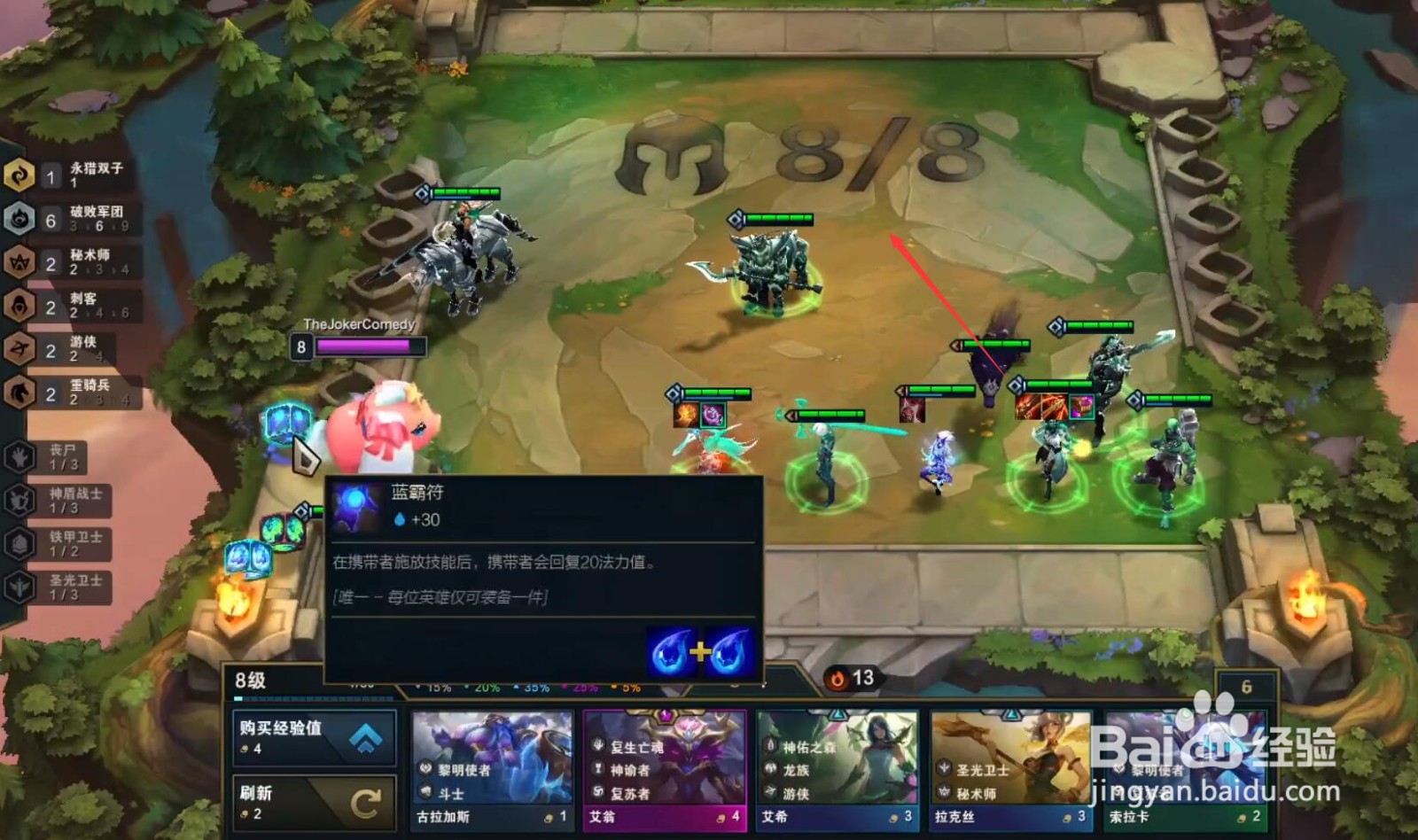1418x840 pixels.
Task: Click the flame streak counter showing 13
Action: click(x=851, y=676)
